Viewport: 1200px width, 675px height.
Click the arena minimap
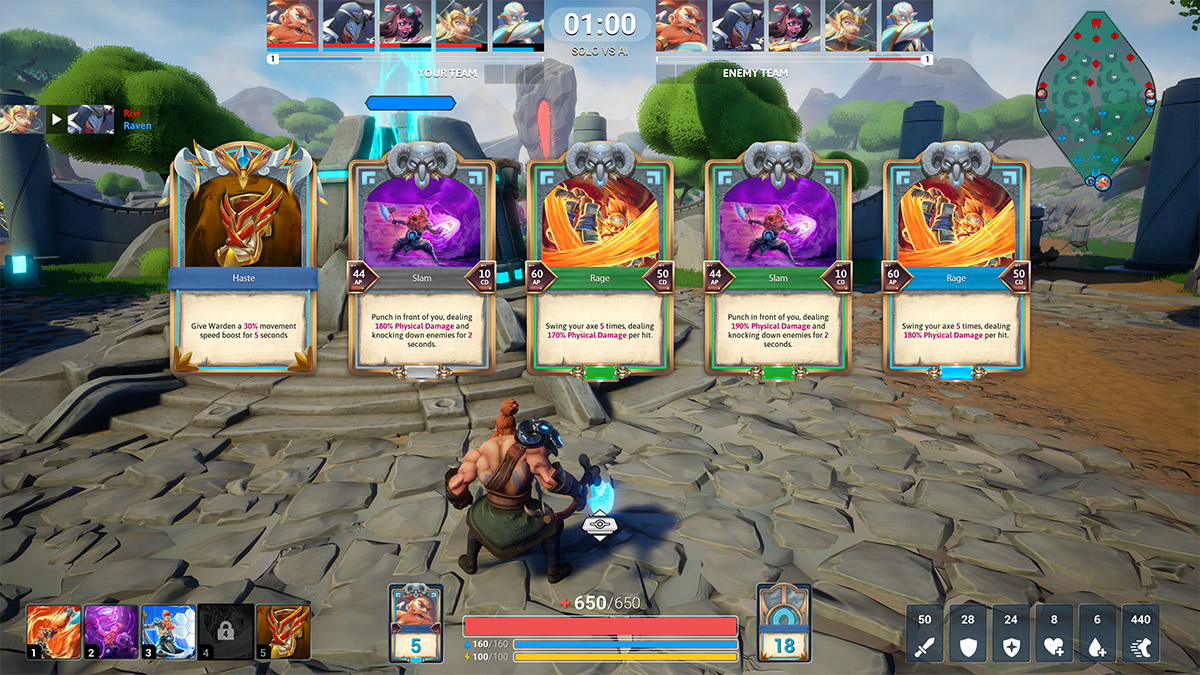point(1096,100)
